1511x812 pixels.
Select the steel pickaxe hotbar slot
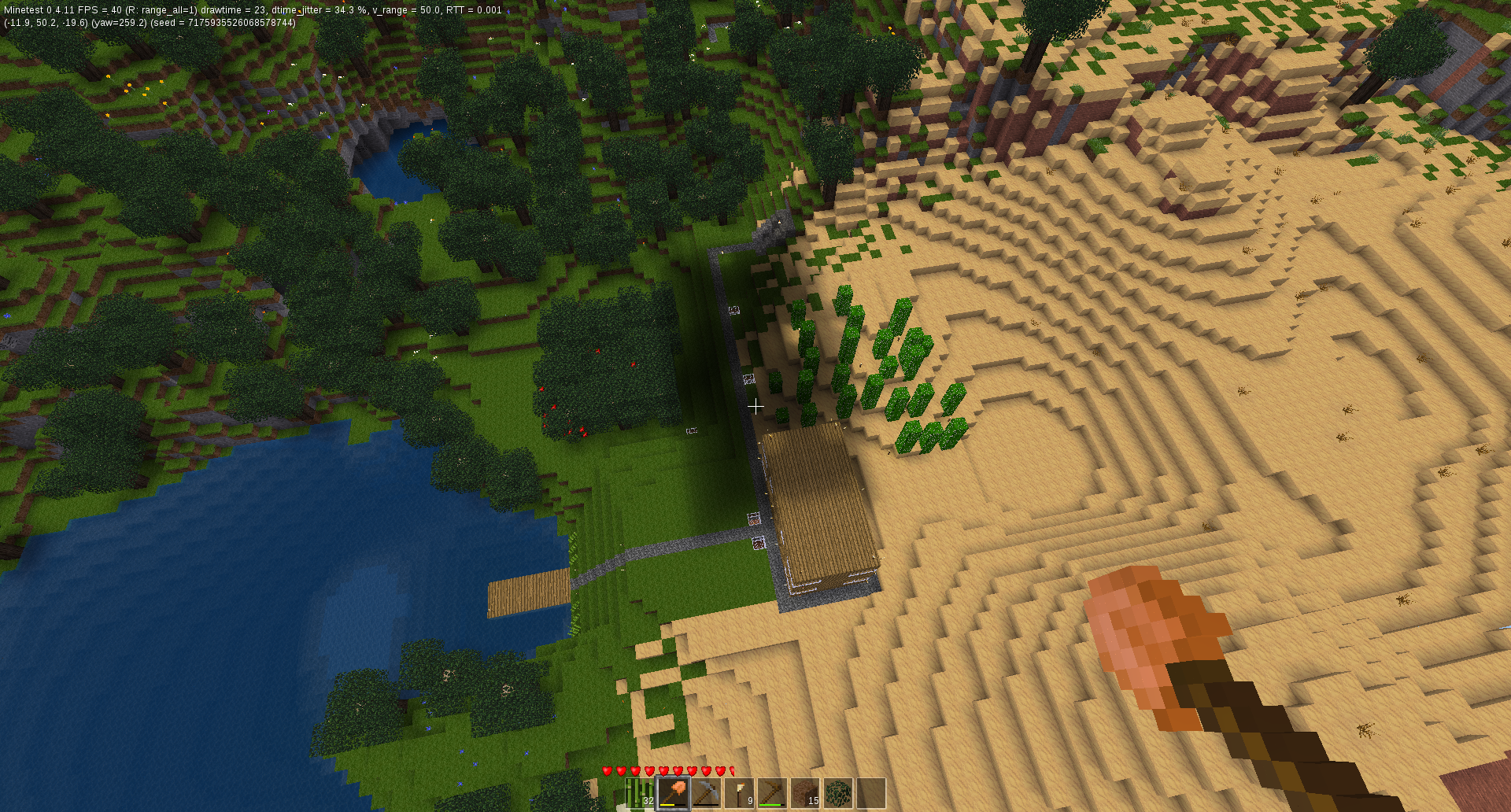tap(705, 792)
